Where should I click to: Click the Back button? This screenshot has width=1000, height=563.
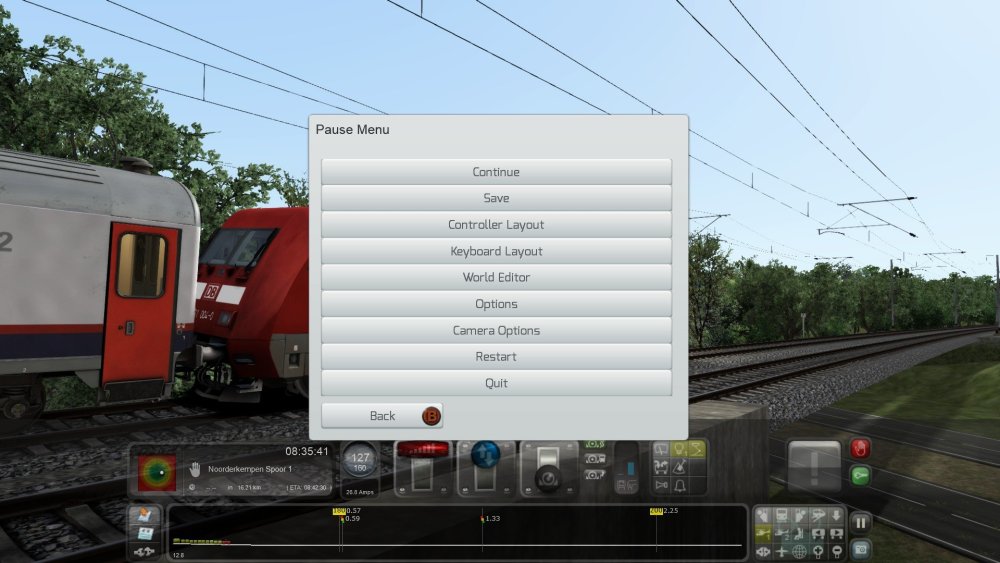point(382,416)
